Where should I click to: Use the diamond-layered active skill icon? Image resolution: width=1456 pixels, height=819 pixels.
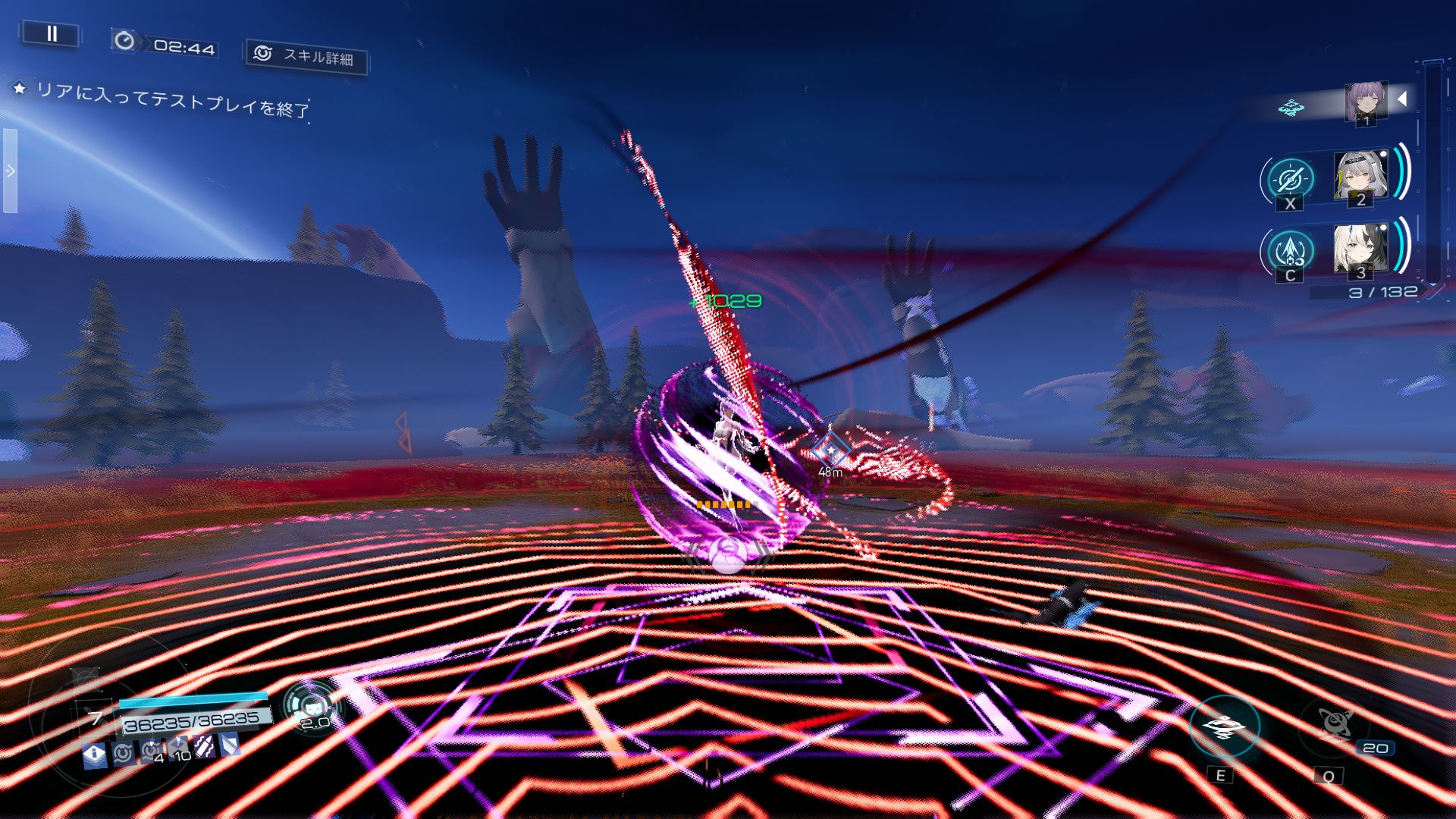tap(1224, 727)
